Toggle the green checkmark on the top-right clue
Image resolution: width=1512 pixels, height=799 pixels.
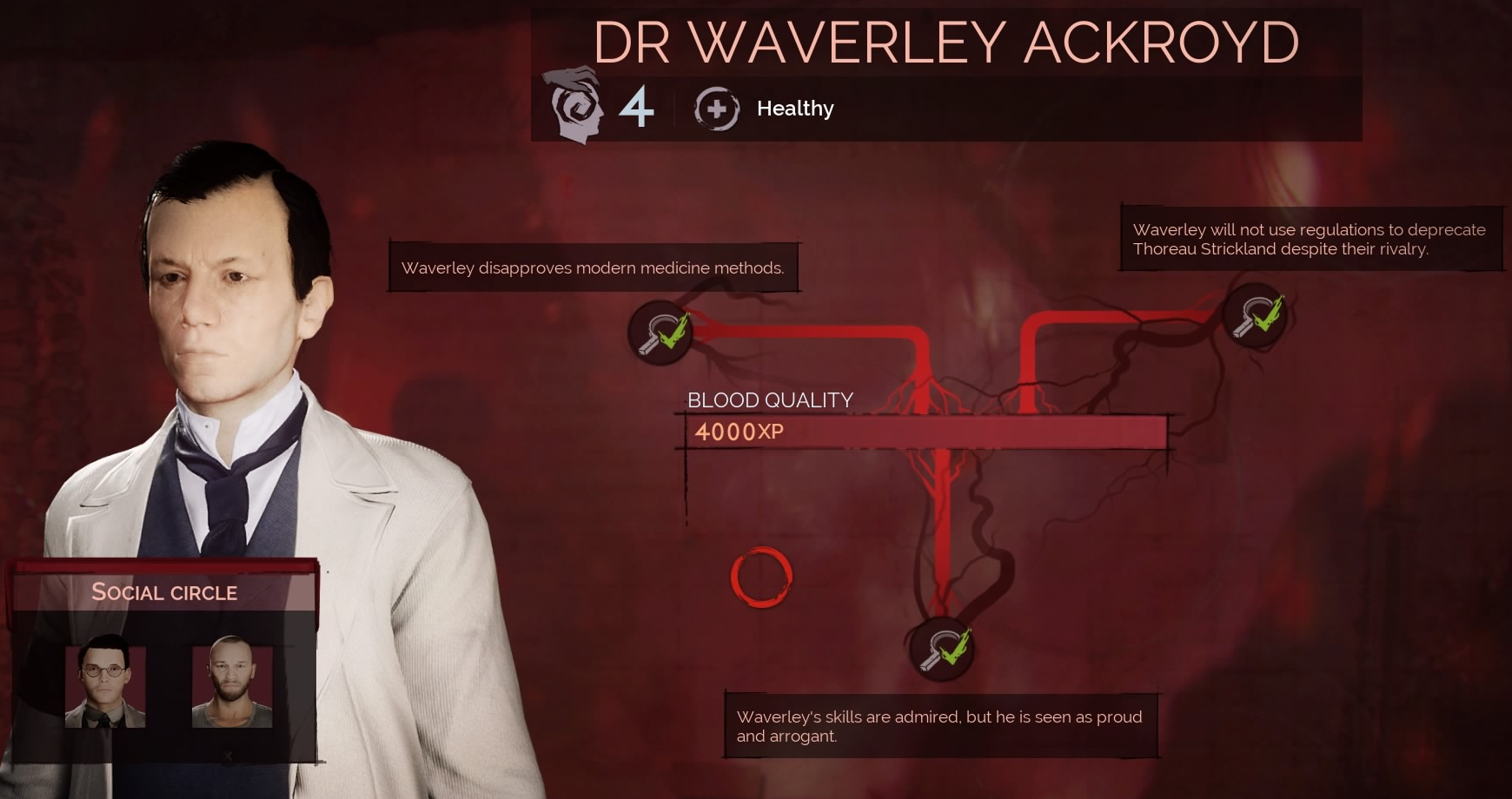(1266, 311)
